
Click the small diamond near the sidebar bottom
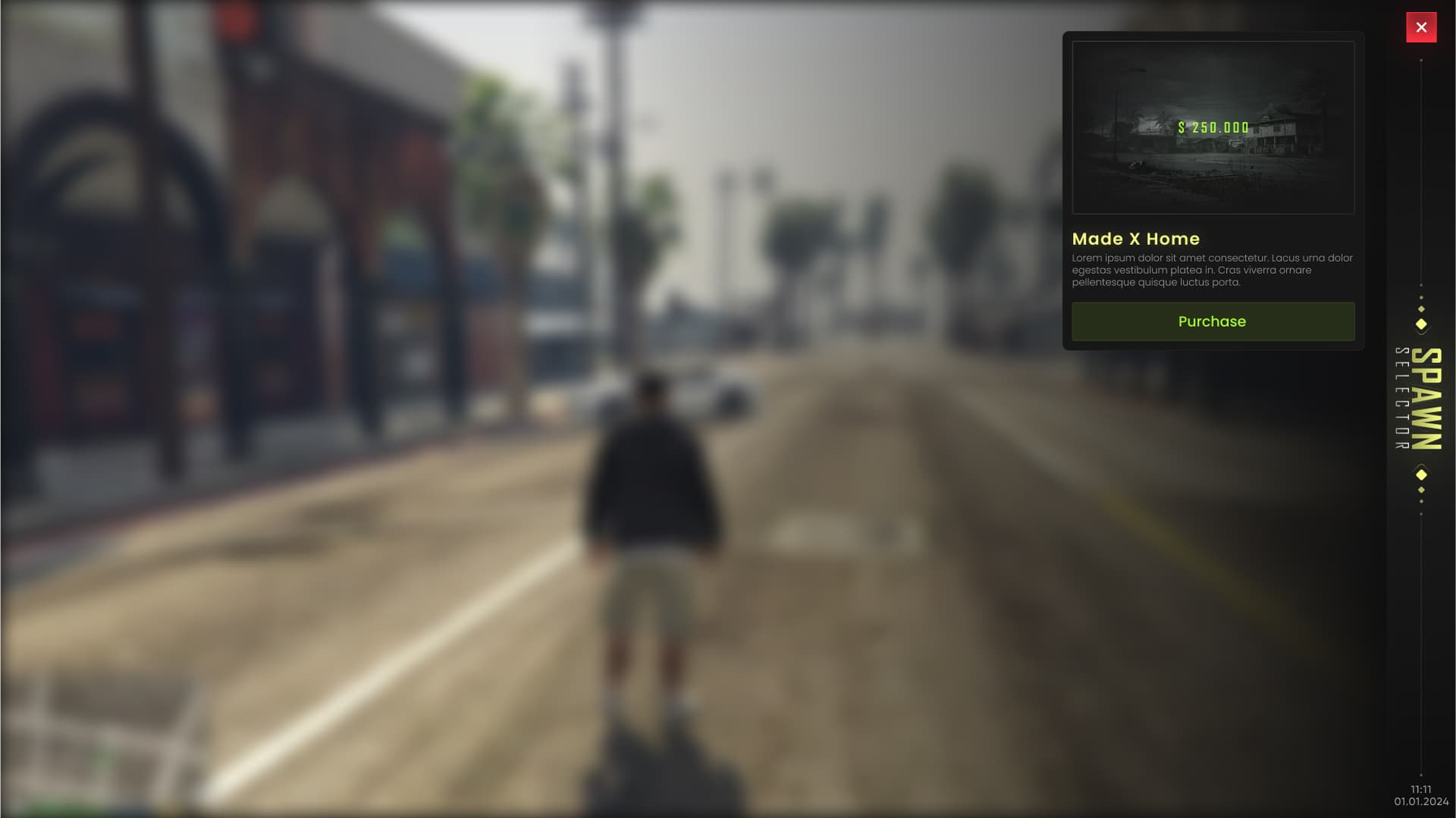[1421, 489]
